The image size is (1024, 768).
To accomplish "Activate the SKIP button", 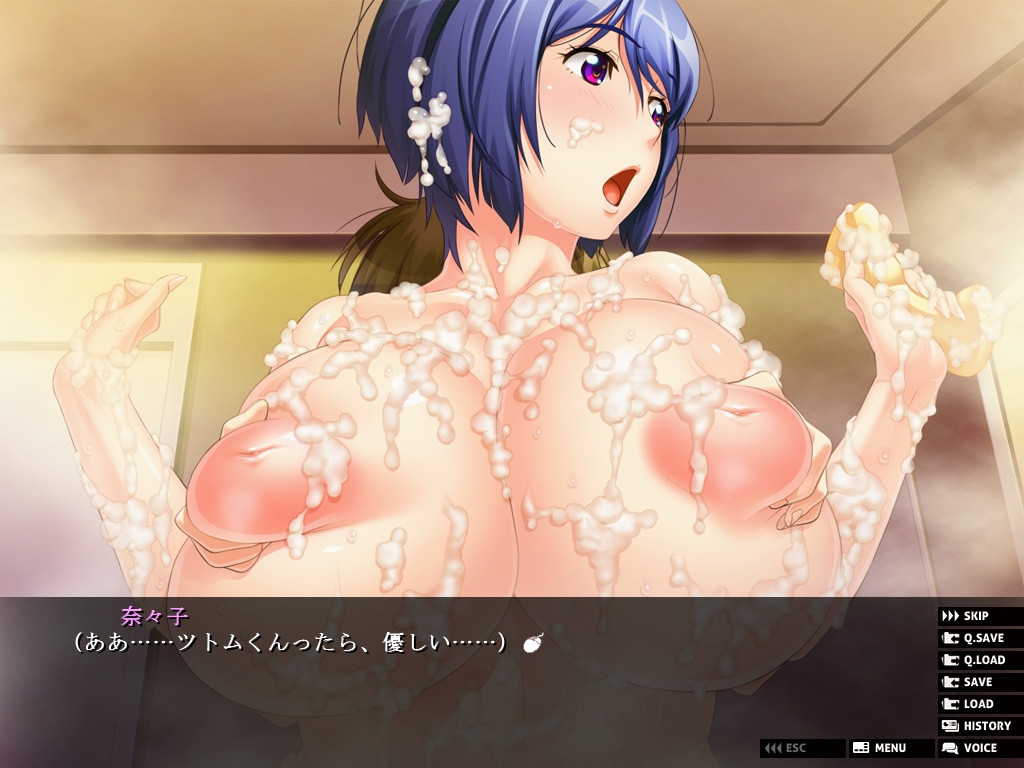I will 979,616.
